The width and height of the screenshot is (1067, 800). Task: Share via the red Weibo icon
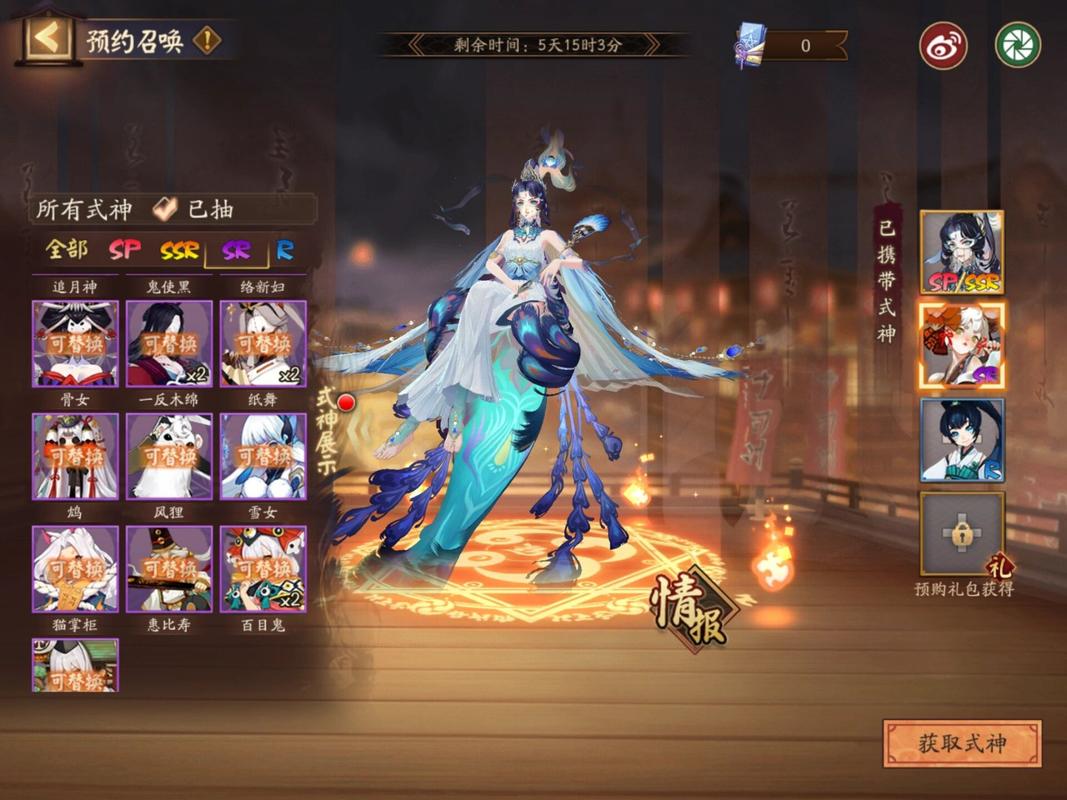click(942, 45)
